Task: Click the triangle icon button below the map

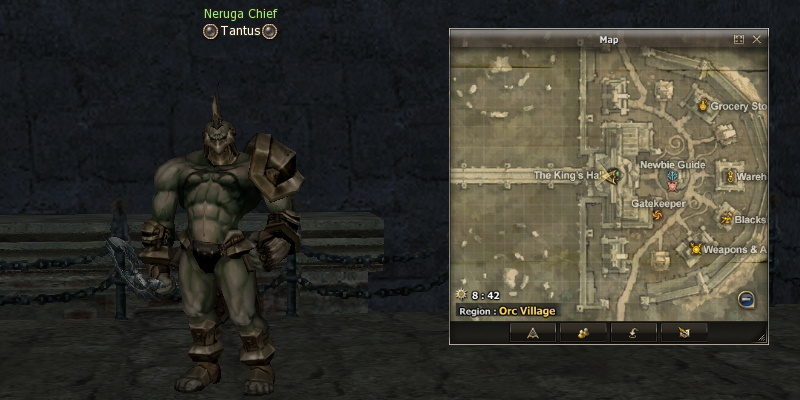Action: pyautogui.click(x=533, y=332)
